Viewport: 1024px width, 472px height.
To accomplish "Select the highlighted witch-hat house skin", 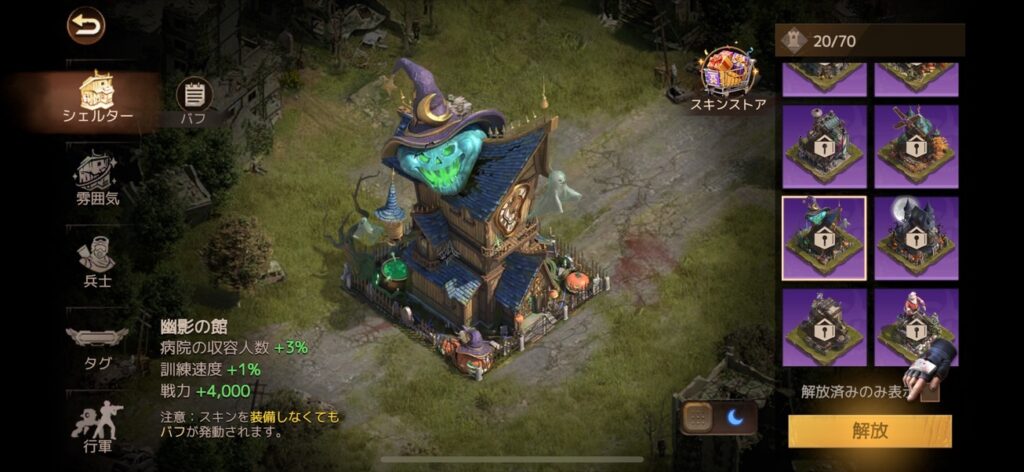I will pyautogui.click(x=824, y=237).
